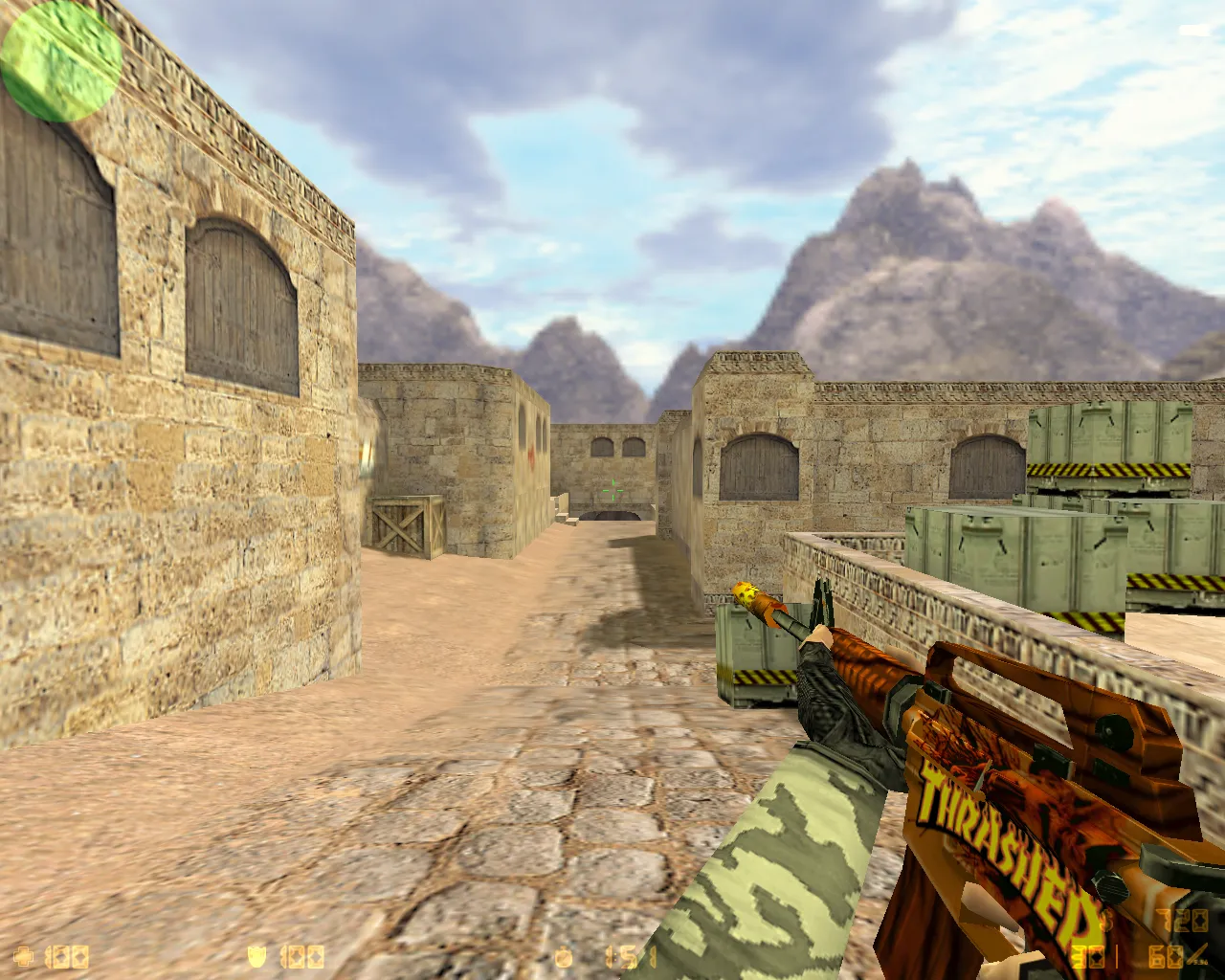Click the THRASHED logo on the rifle skin
The image size is (1225, 980).
1005,847
